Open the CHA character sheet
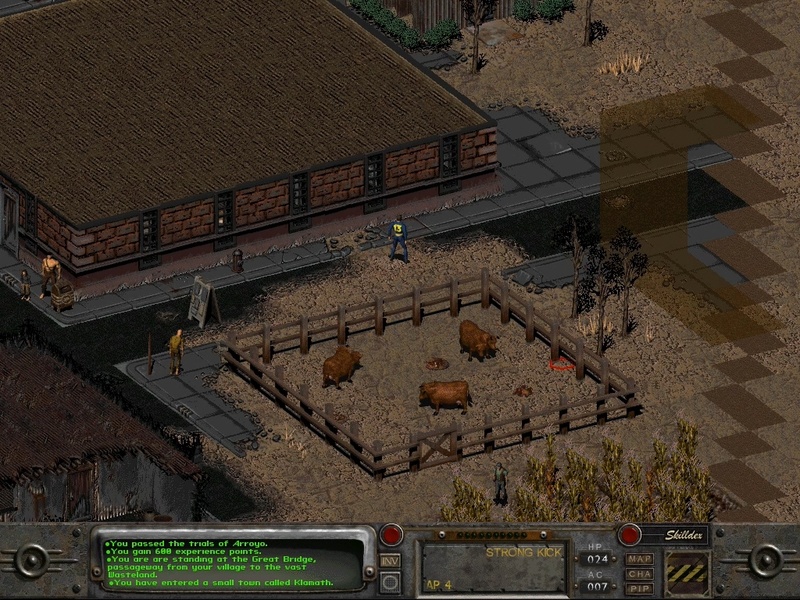Screen dimensions: 800x600 (638, 574)
